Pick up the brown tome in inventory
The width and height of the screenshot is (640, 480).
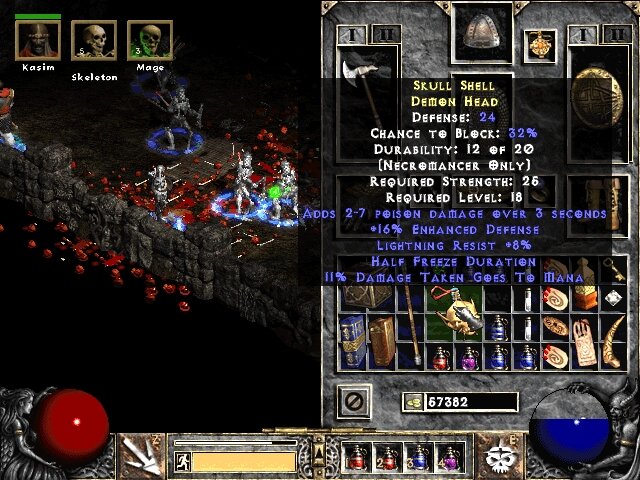pos(382,338)
